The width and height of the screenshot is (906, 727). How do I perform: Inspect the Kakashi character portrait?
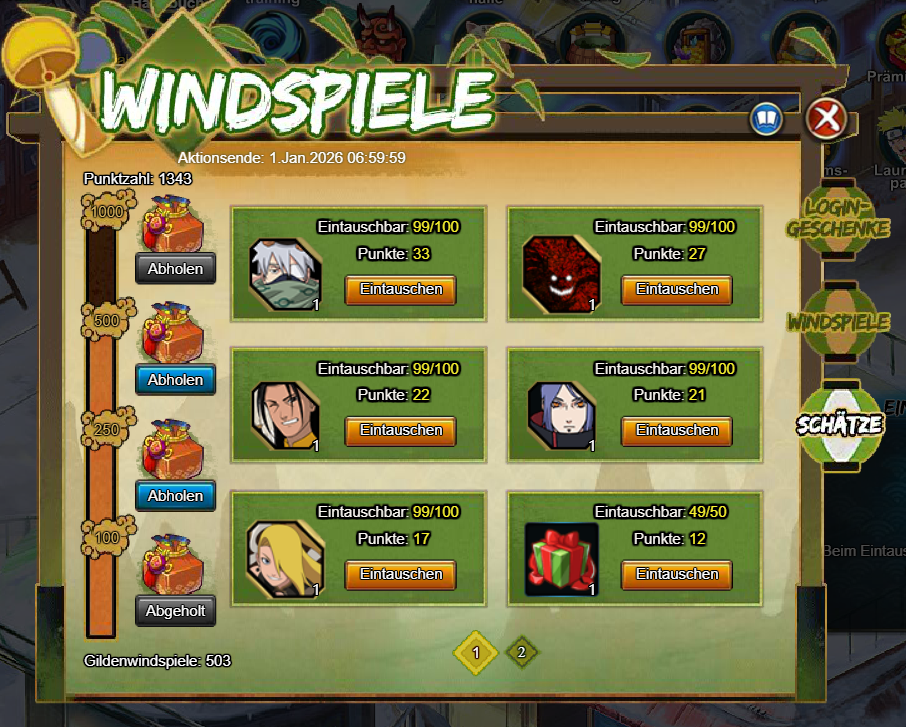click(x=285, y=275)
